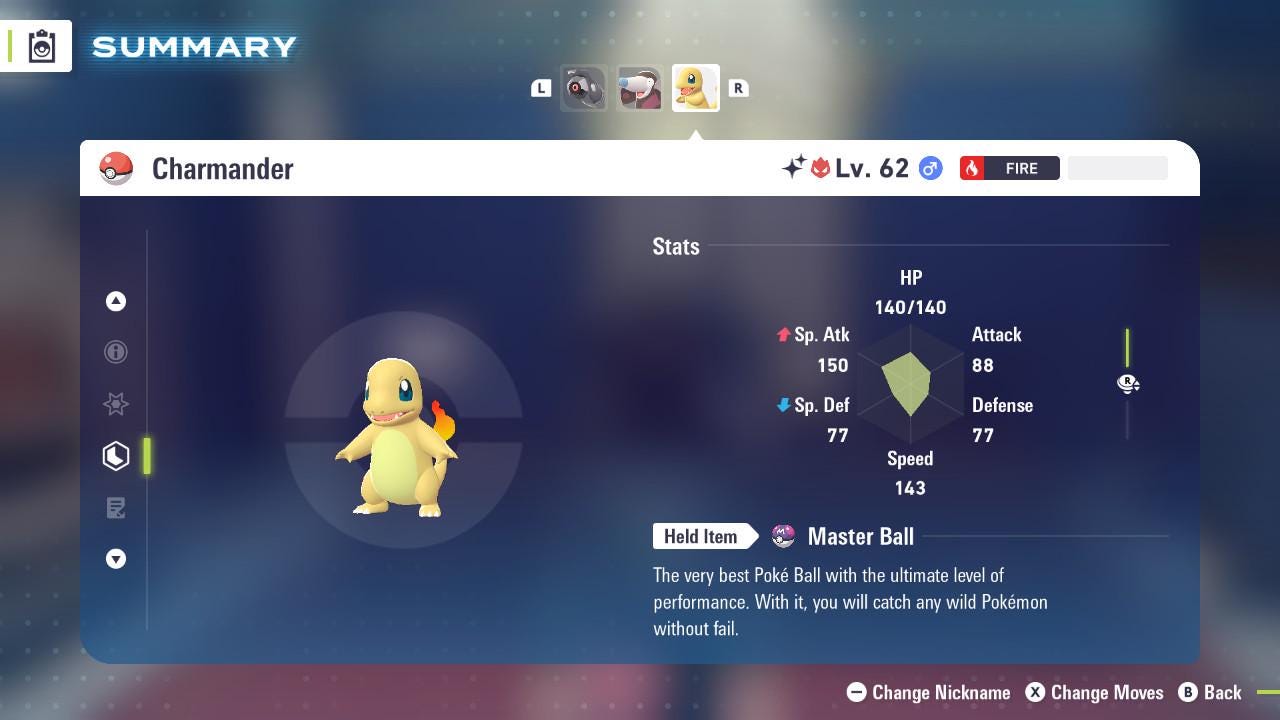Click the down arrow at the bottom of the sidebar
Screen dimensions: 1280x720
click(x=116, y=559)
